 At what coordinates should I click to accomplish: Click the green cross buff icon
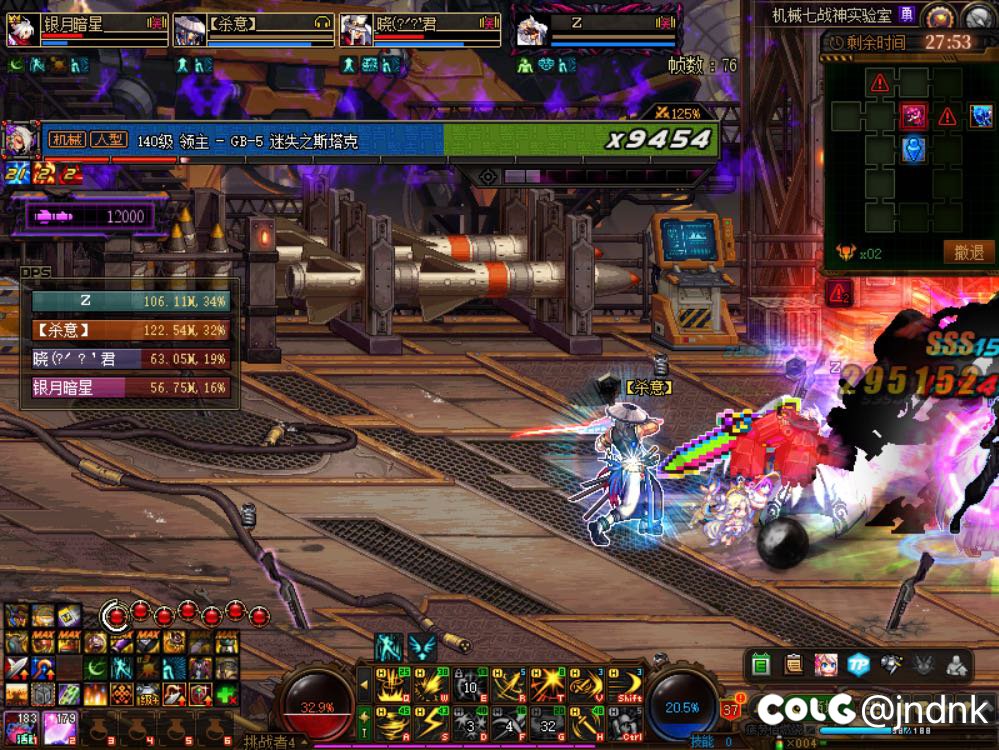227,694
